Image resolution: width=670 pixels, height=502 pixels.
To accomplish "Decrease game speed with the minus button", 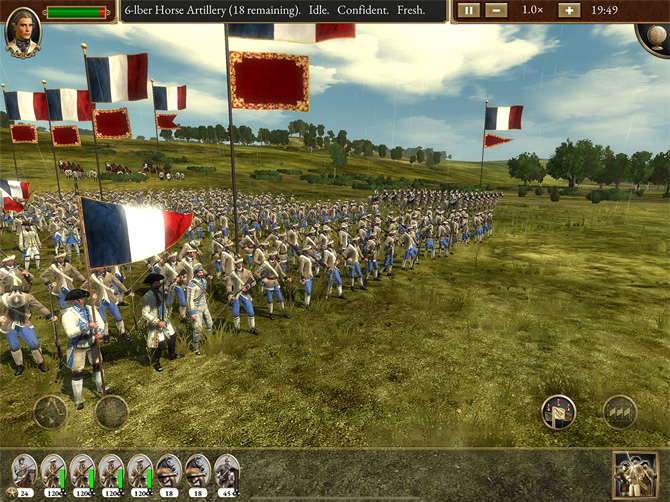I will (496, 10).
